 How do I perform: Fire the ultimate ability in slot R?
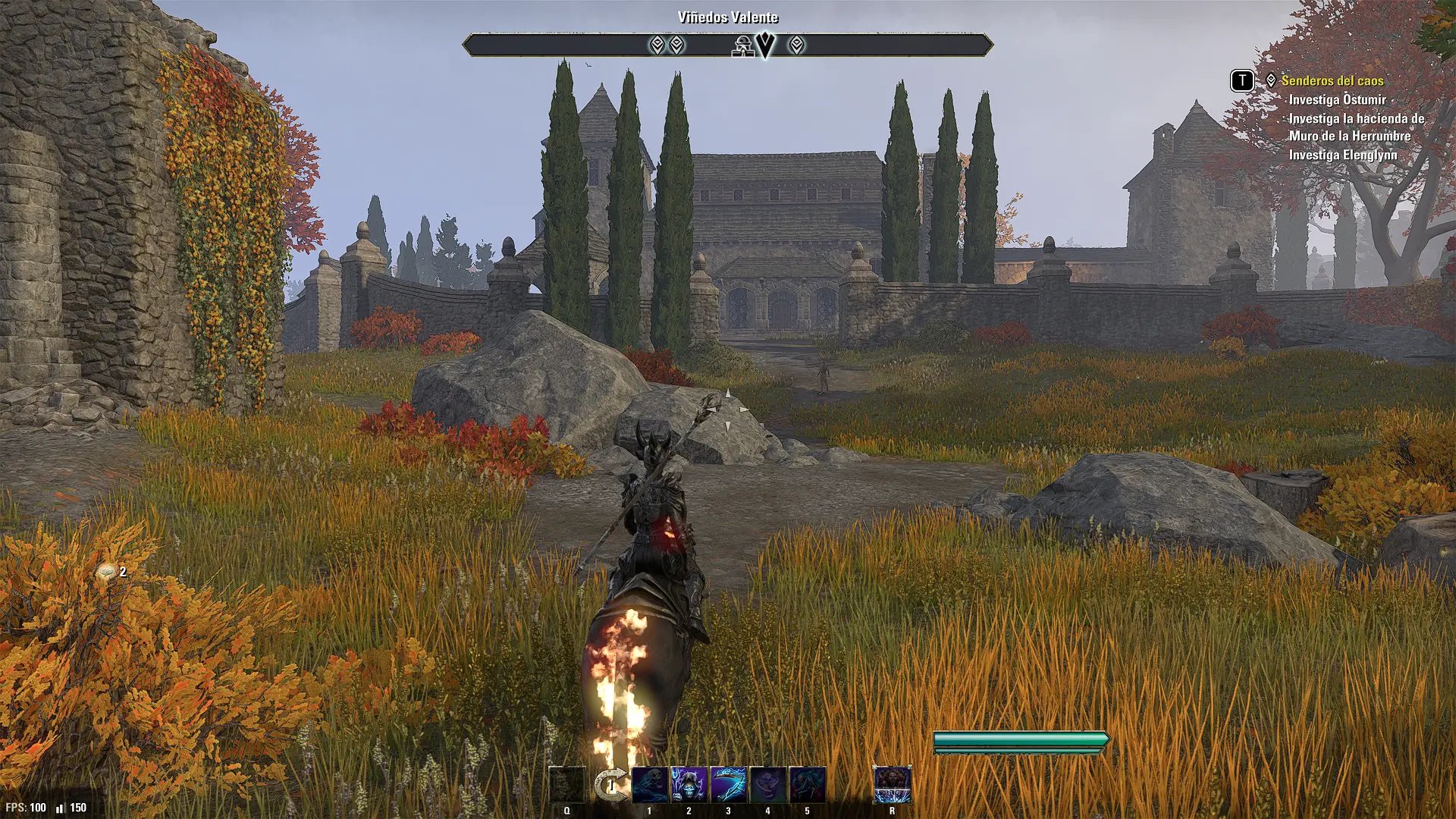[x=892, y=785]
